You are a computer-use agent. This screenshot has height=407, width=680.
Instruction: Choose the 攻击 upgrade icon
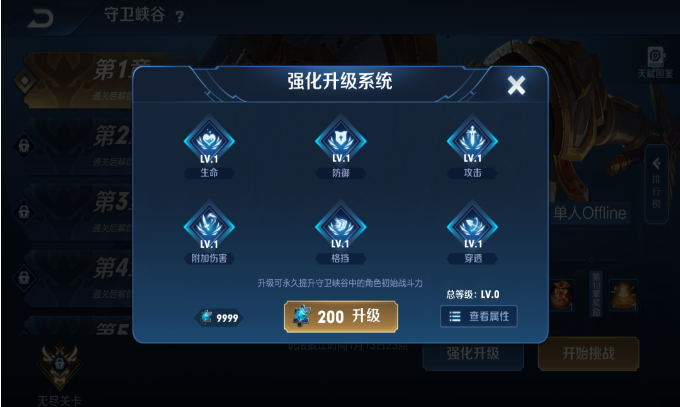point(472,142)
